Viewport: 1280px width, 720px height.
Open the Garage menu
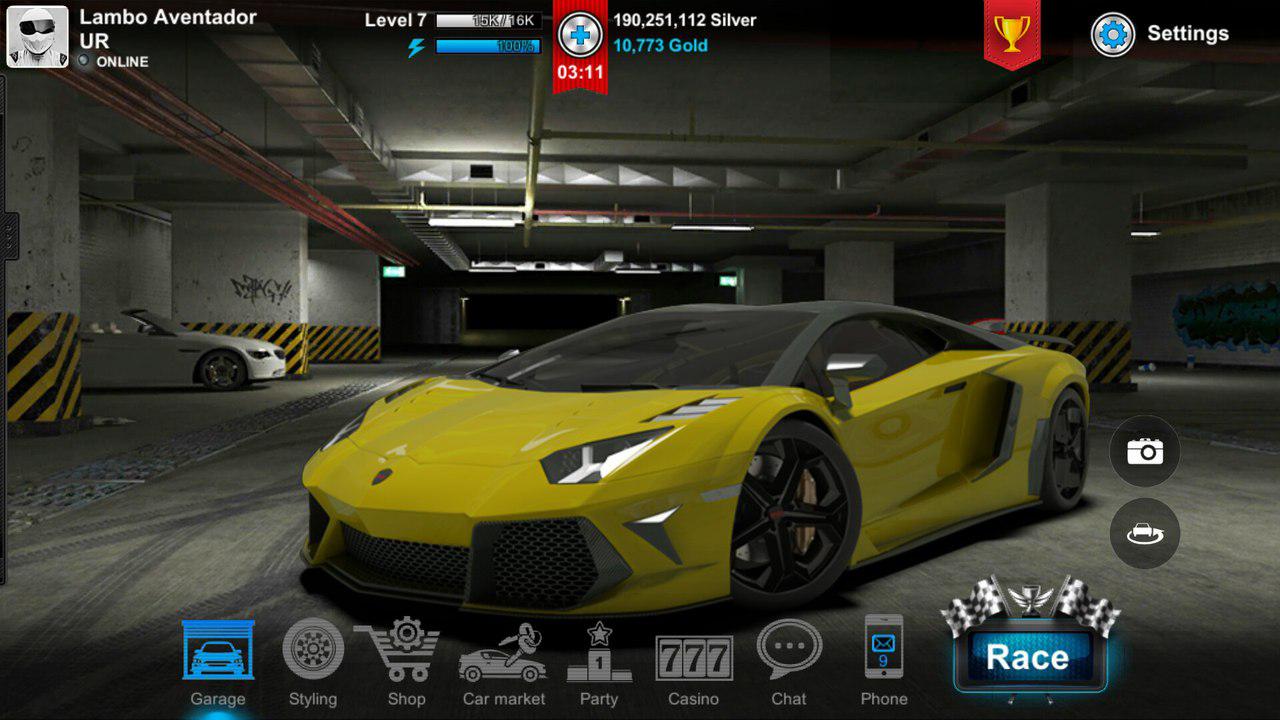coord(217,660)
